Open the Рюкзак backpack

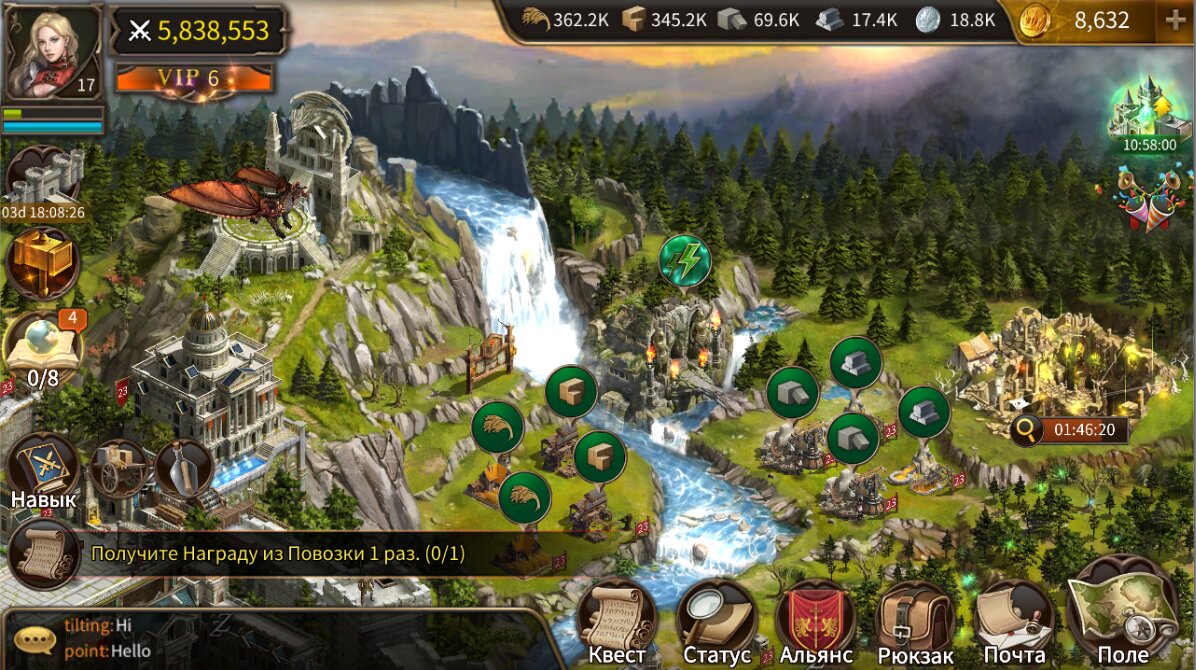(914, 622)
